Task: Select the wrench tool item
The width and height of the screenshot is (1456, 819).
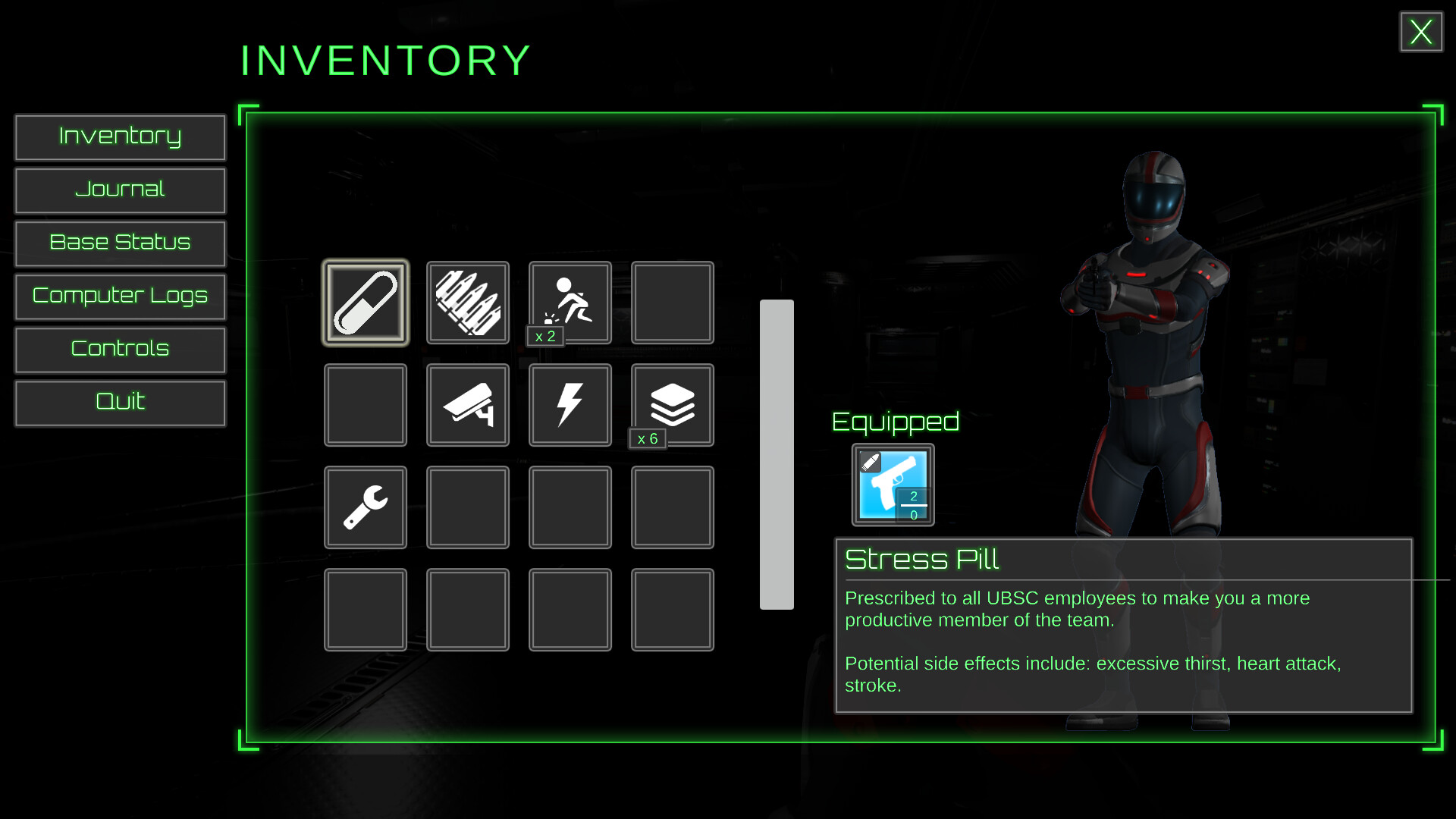Action: point(365,507)
